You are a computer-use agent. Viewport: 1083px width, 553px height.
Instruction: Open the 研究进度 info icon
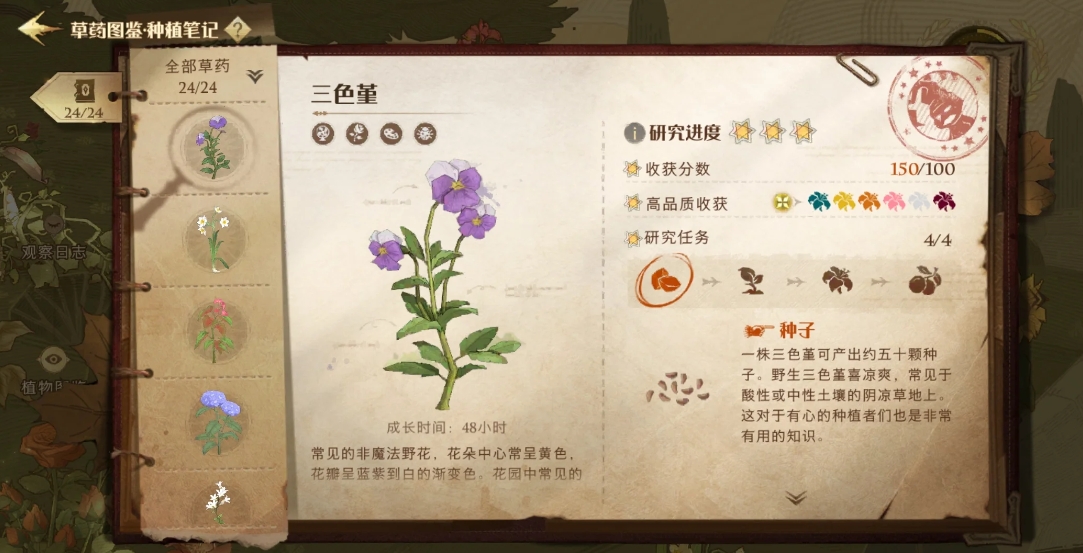[634, 133]
